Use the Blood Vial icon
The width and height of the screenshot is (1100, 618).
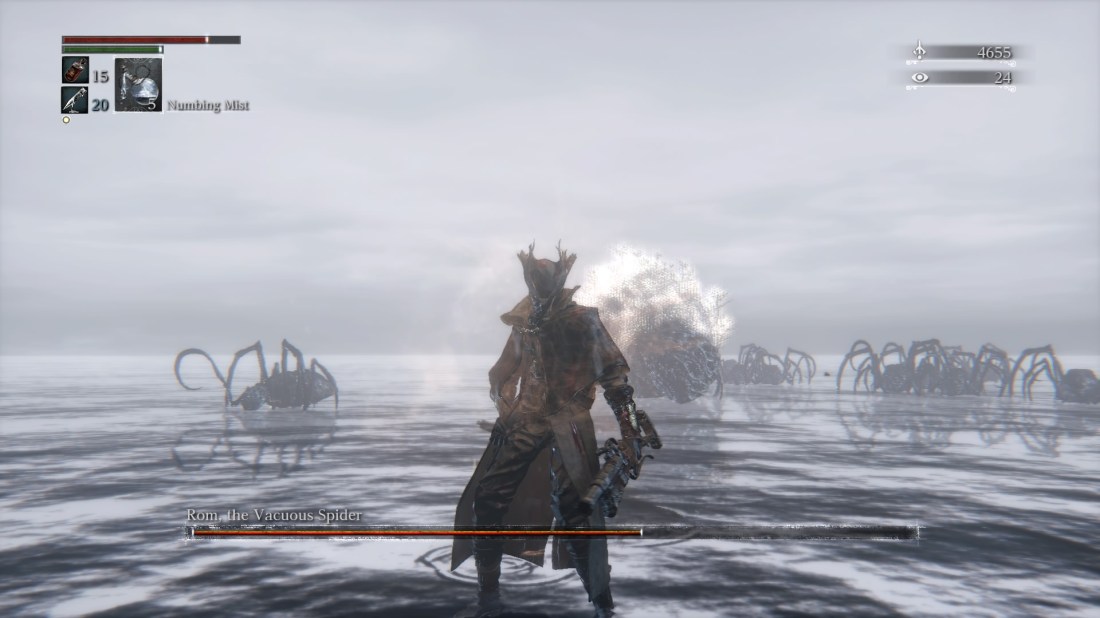click(75, 71)
